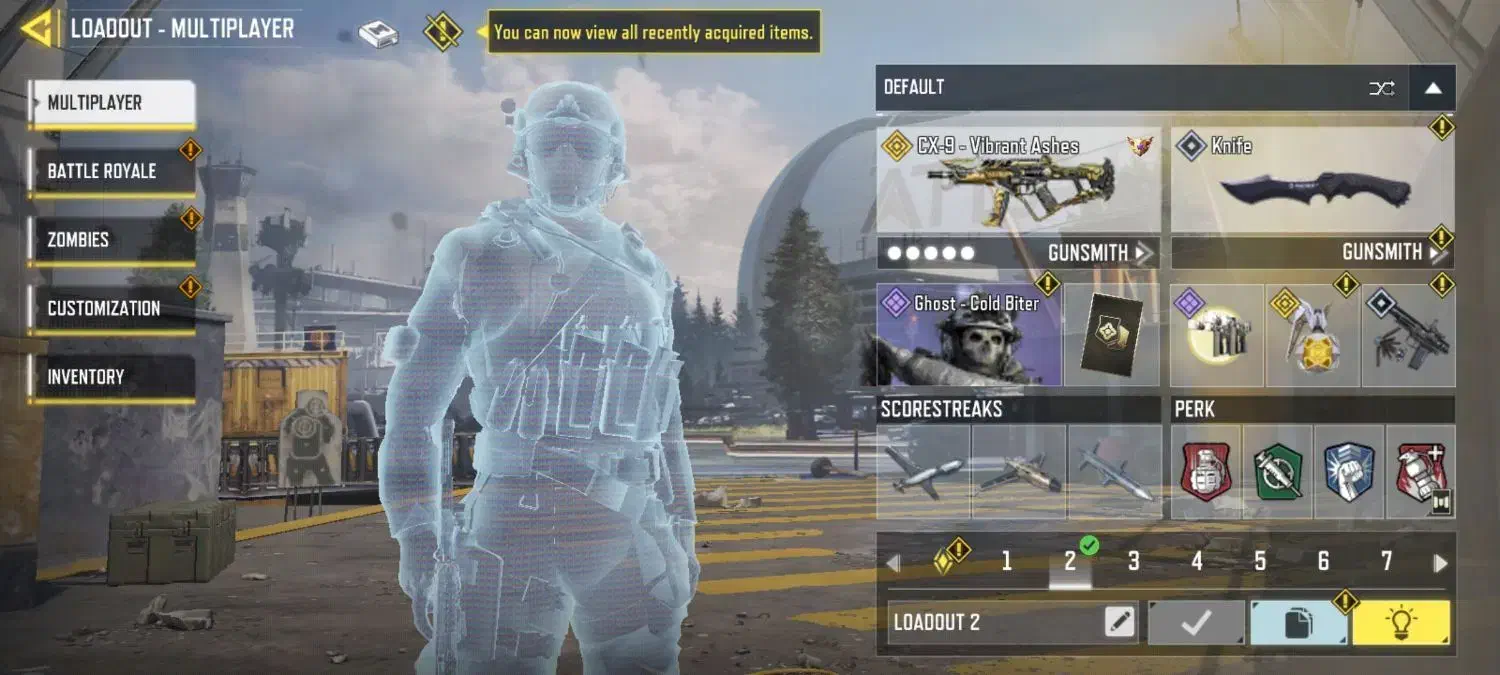Open the Inventory tab
The image size is (1500, 675).
[x=110, y=377]
